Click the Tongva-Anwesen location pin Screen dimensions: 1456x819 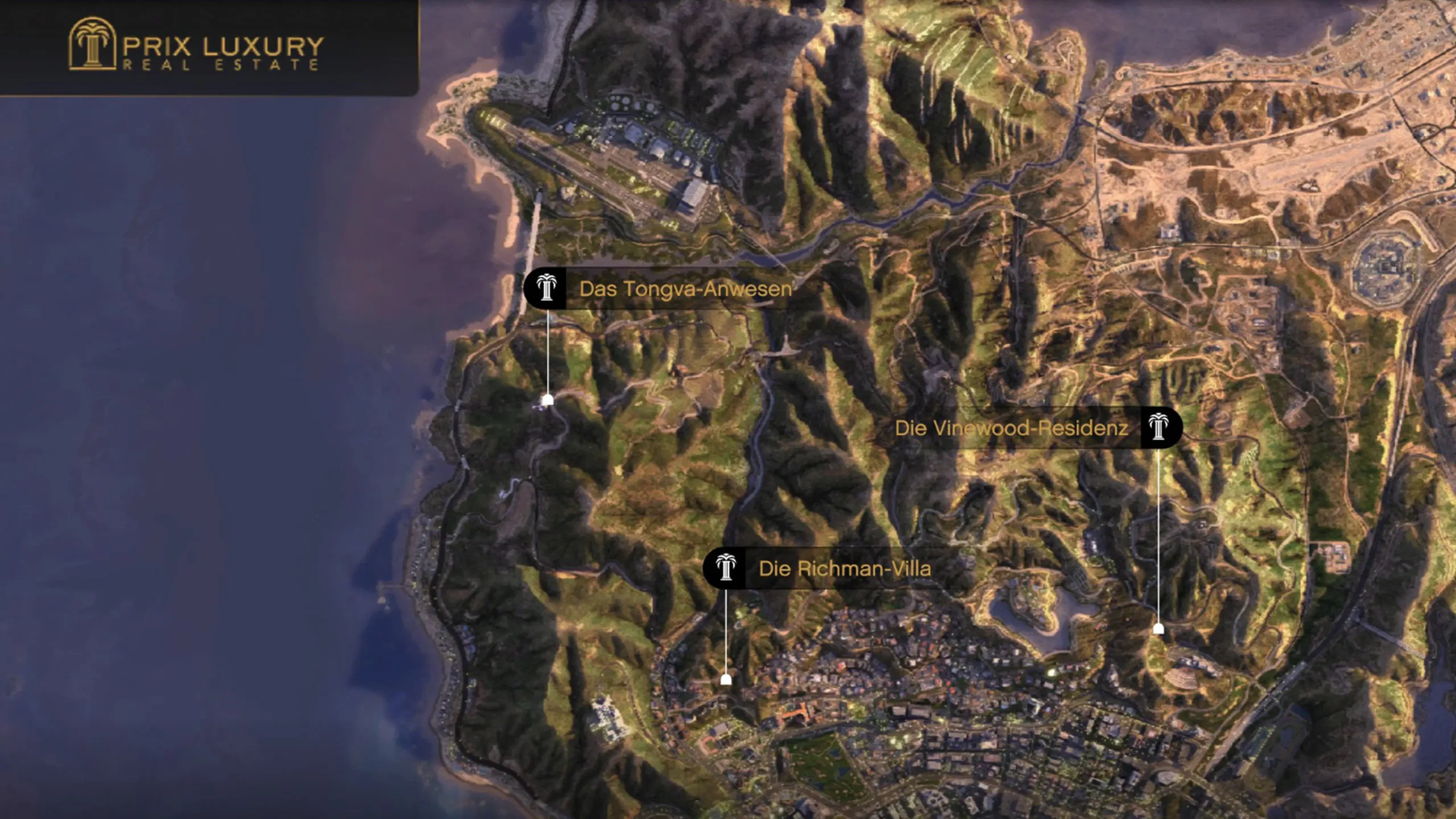pos(547,400)
